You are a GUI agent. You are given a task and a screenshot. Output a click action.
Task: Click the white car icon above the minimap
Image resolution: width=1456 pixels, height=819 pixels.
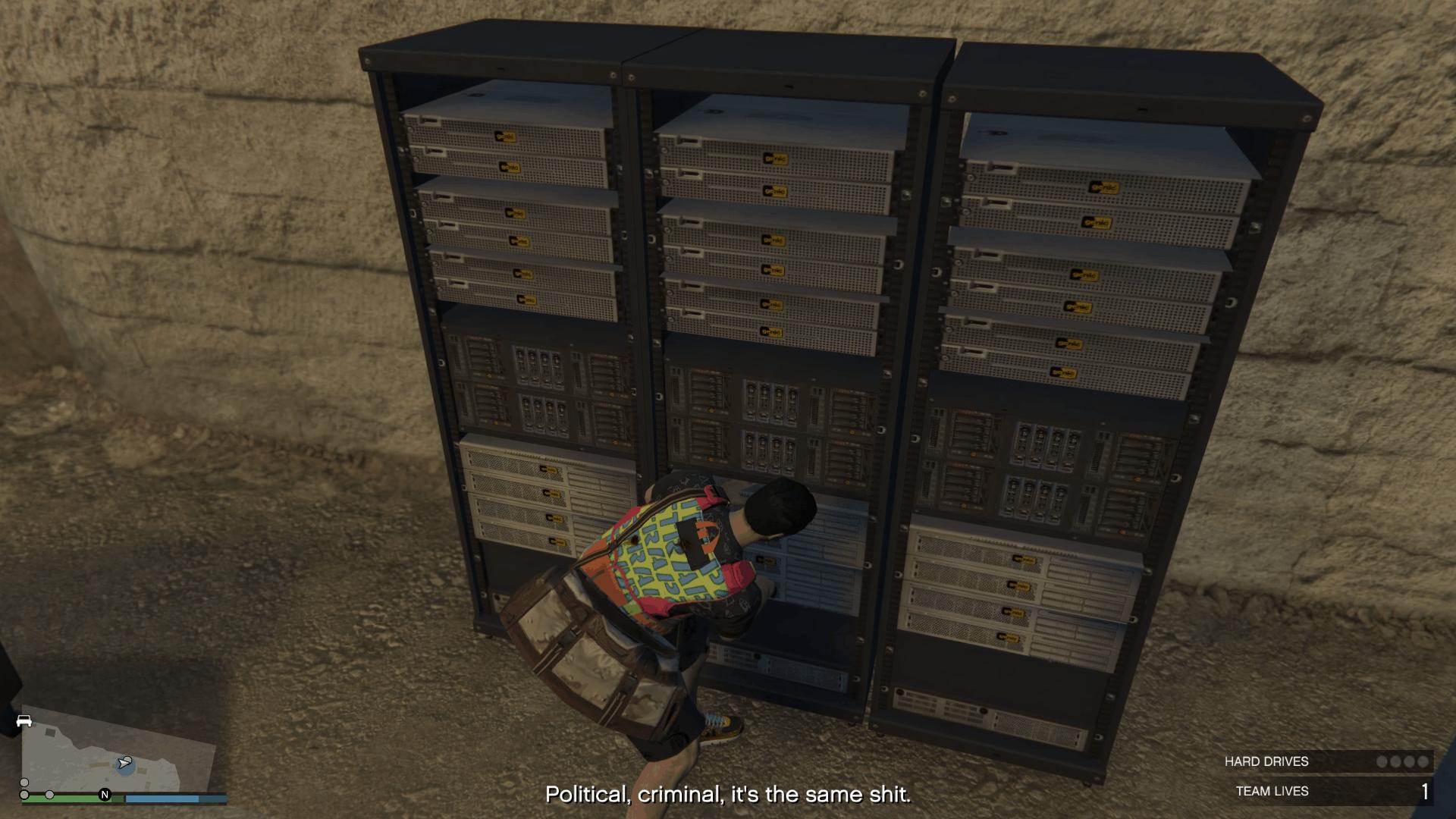pyautogui.click(x=24, y=719)
